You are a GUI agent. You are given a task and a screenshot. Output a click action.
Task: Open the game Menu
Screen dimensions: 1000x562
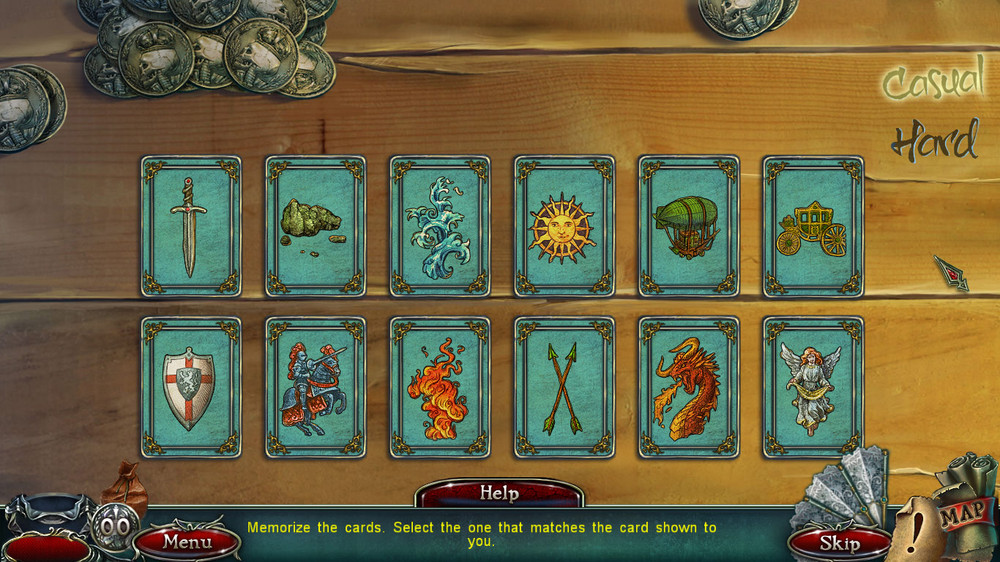[187, 542]
